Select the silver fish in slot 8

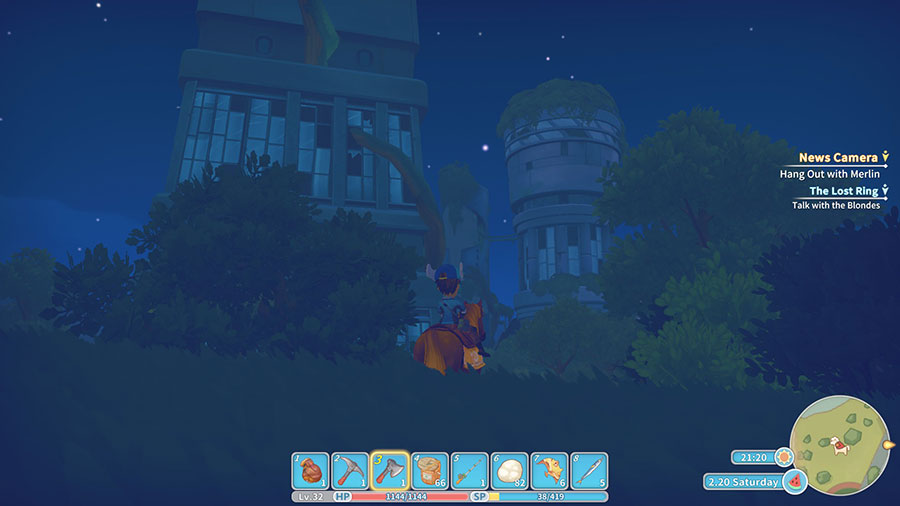click(x=589, y=470)
